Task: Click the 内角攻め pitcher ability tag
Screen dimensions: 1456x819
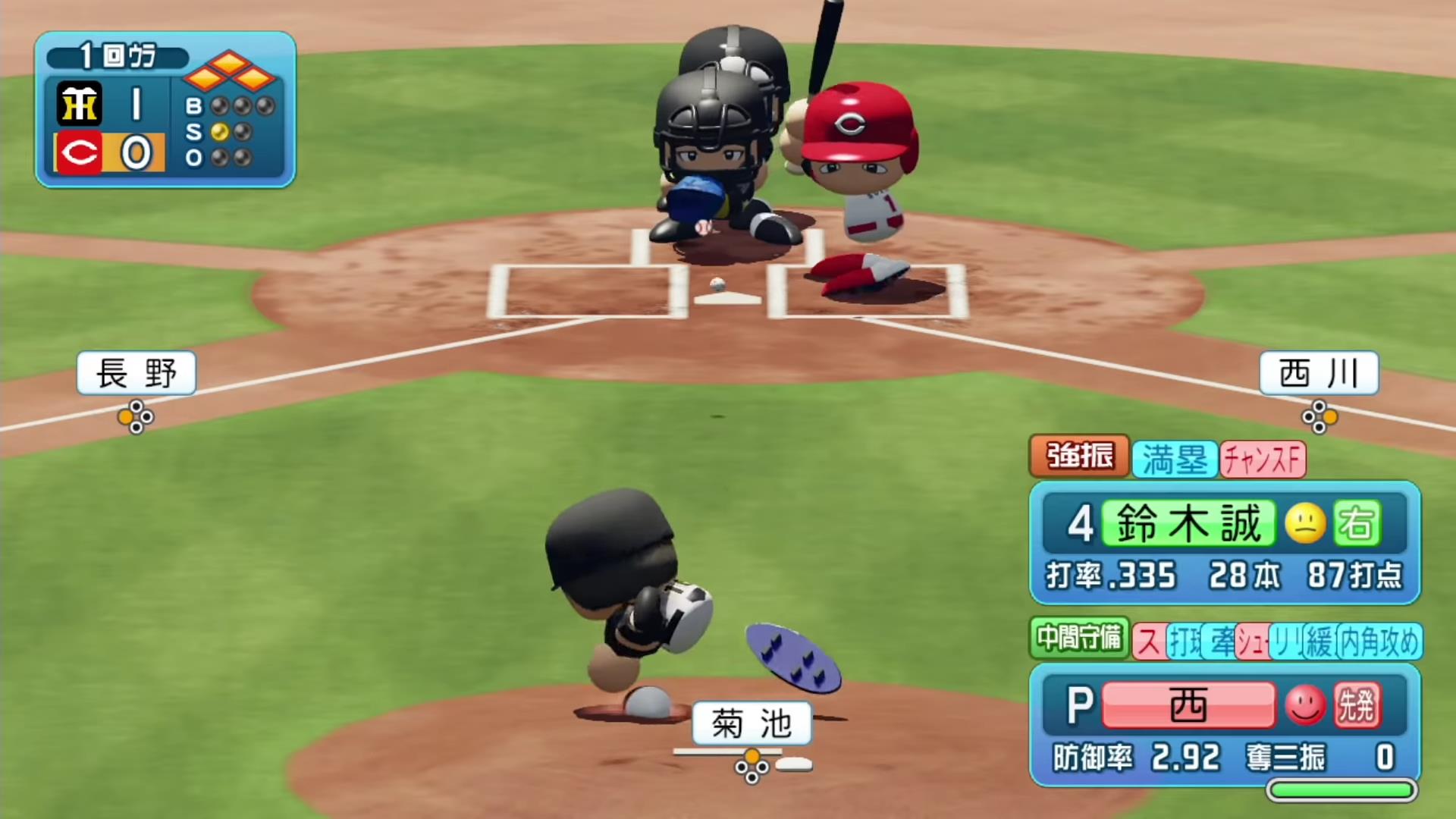Action: coord(1379,642)
